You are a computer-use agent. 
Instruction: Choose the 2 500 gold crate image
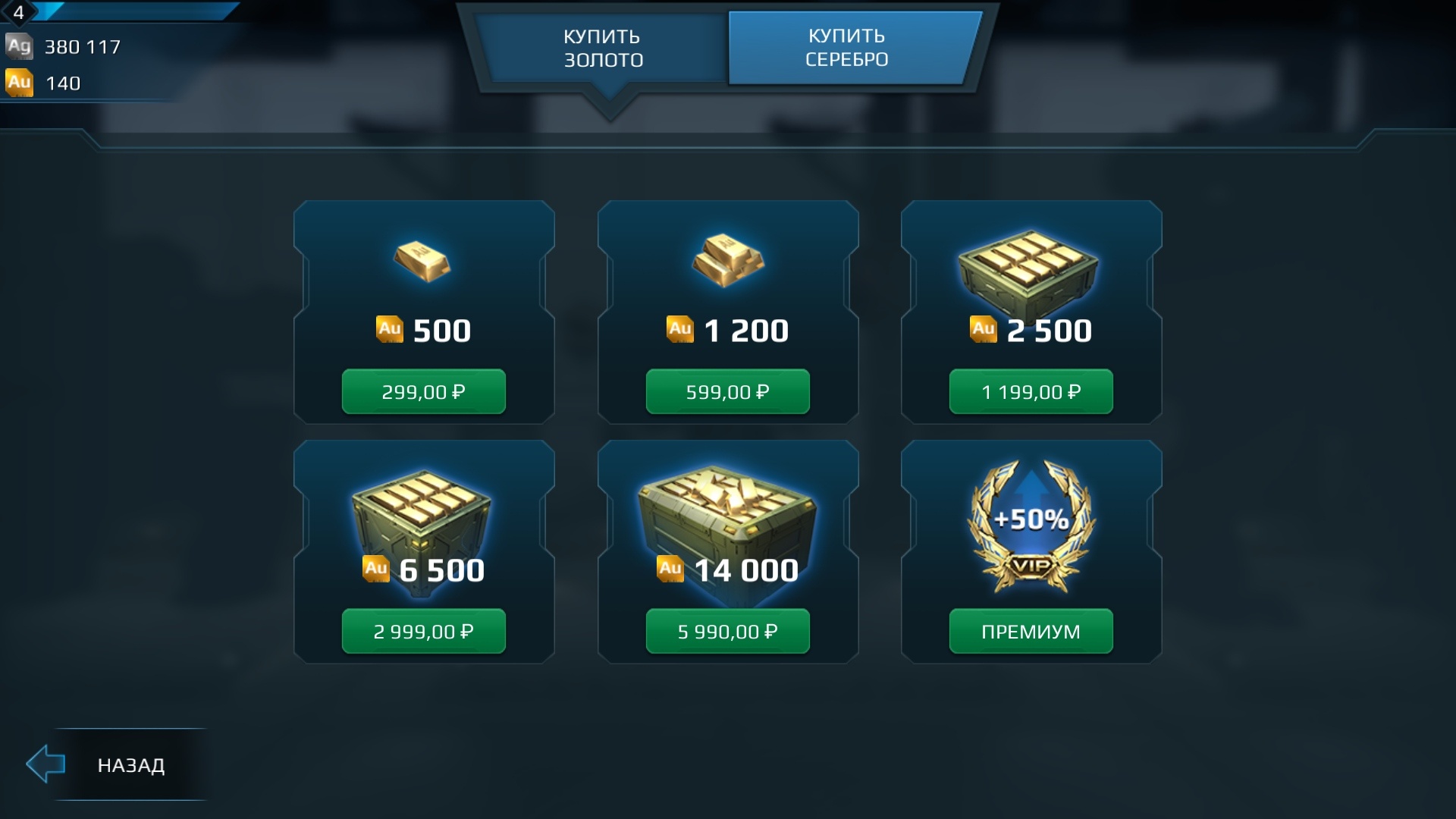tap(1028, 269)
